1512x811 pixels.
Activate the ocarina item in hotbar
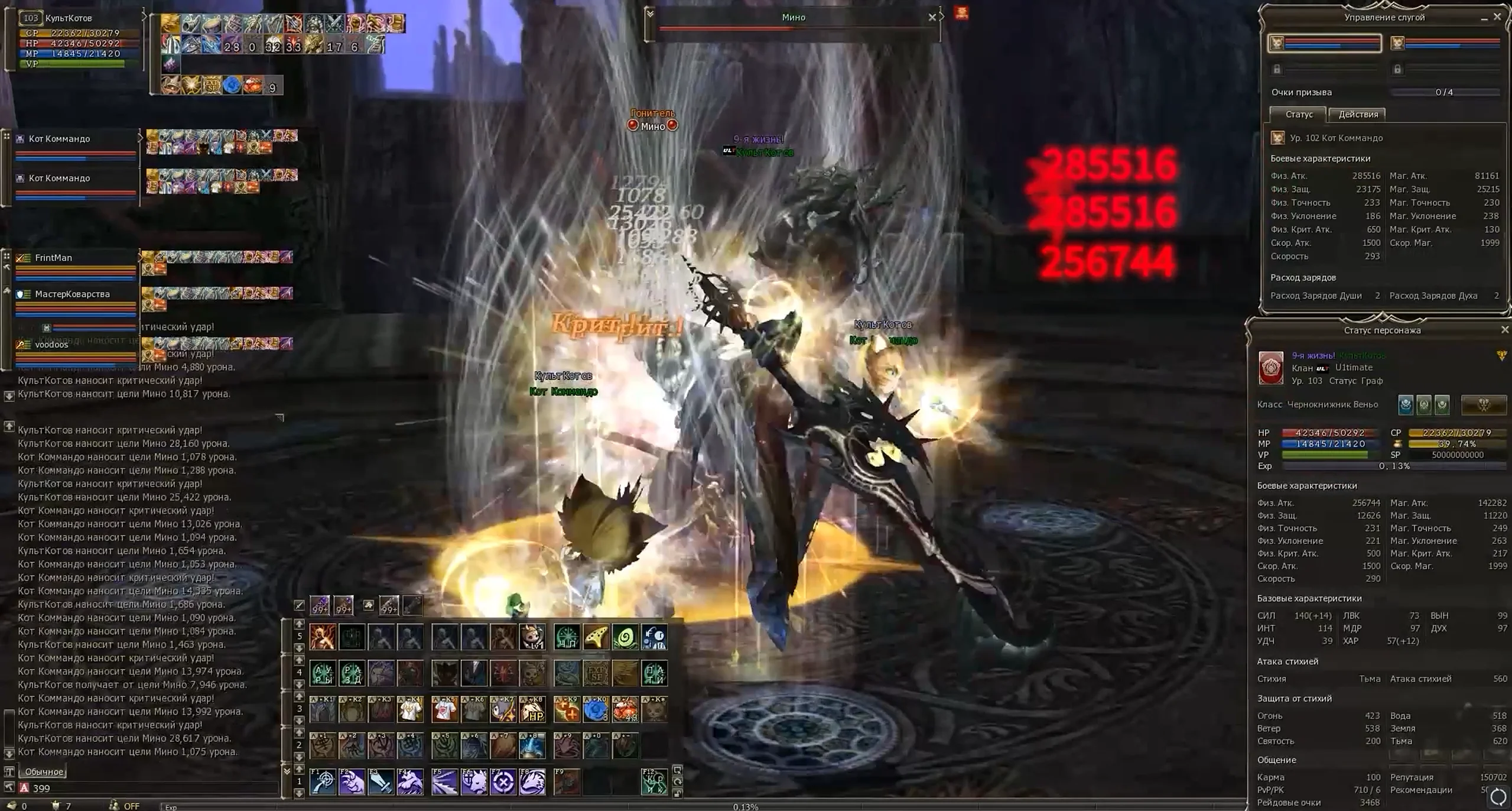(596, 637)
